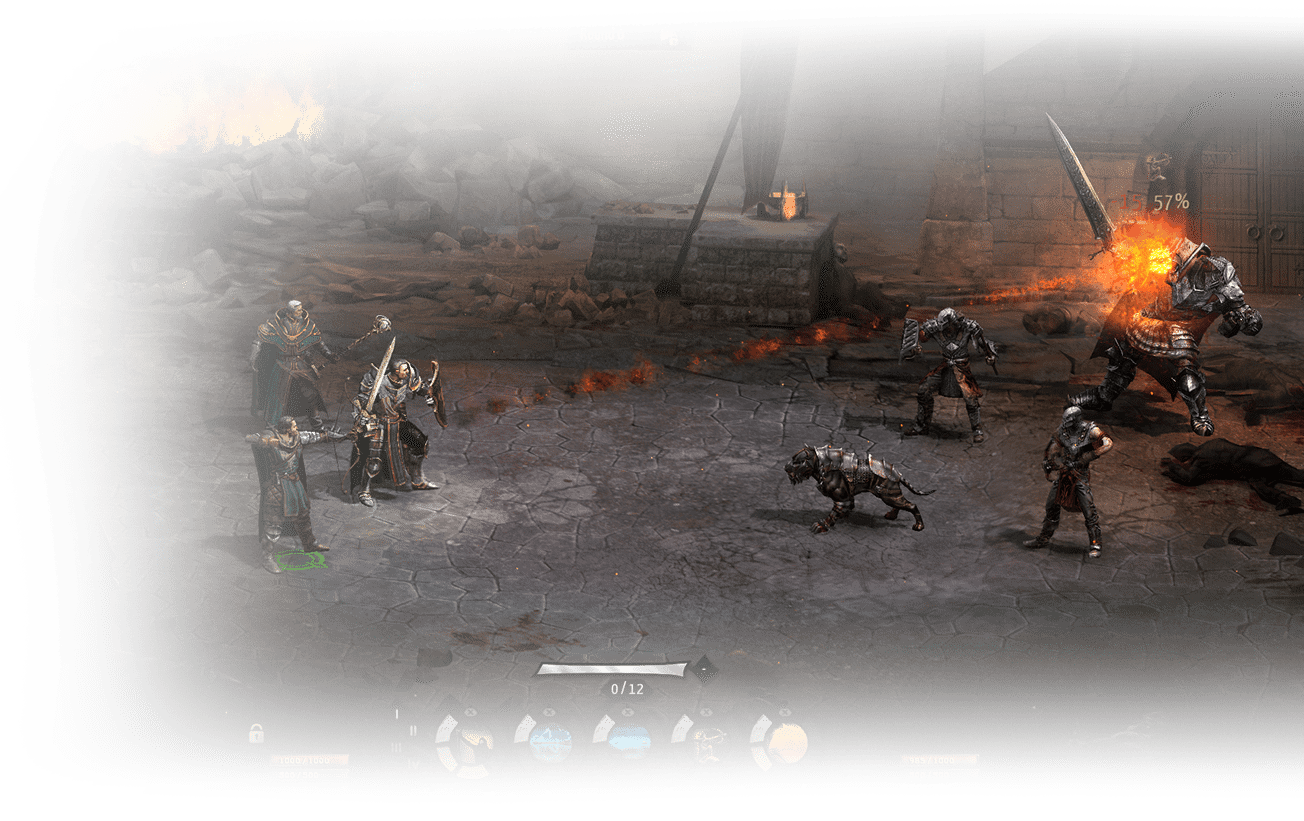The image size is (1304, 821).
Task: Toggle the padlock icon
Action: tap(257, 733)
